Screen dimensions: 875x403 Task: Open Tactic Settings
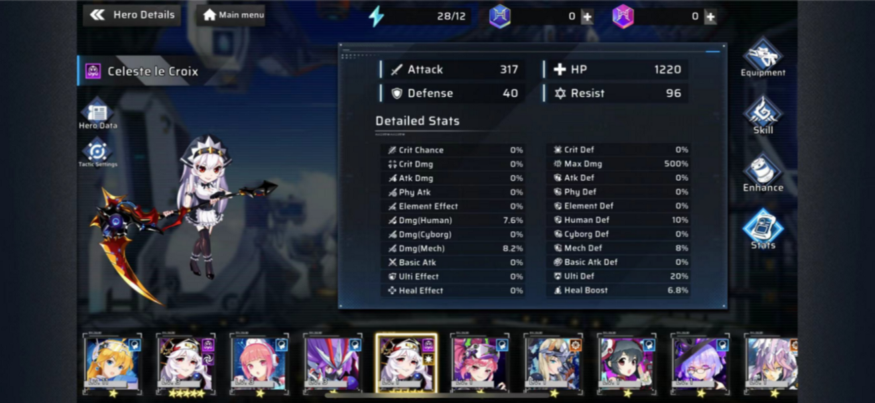[97, 153]
